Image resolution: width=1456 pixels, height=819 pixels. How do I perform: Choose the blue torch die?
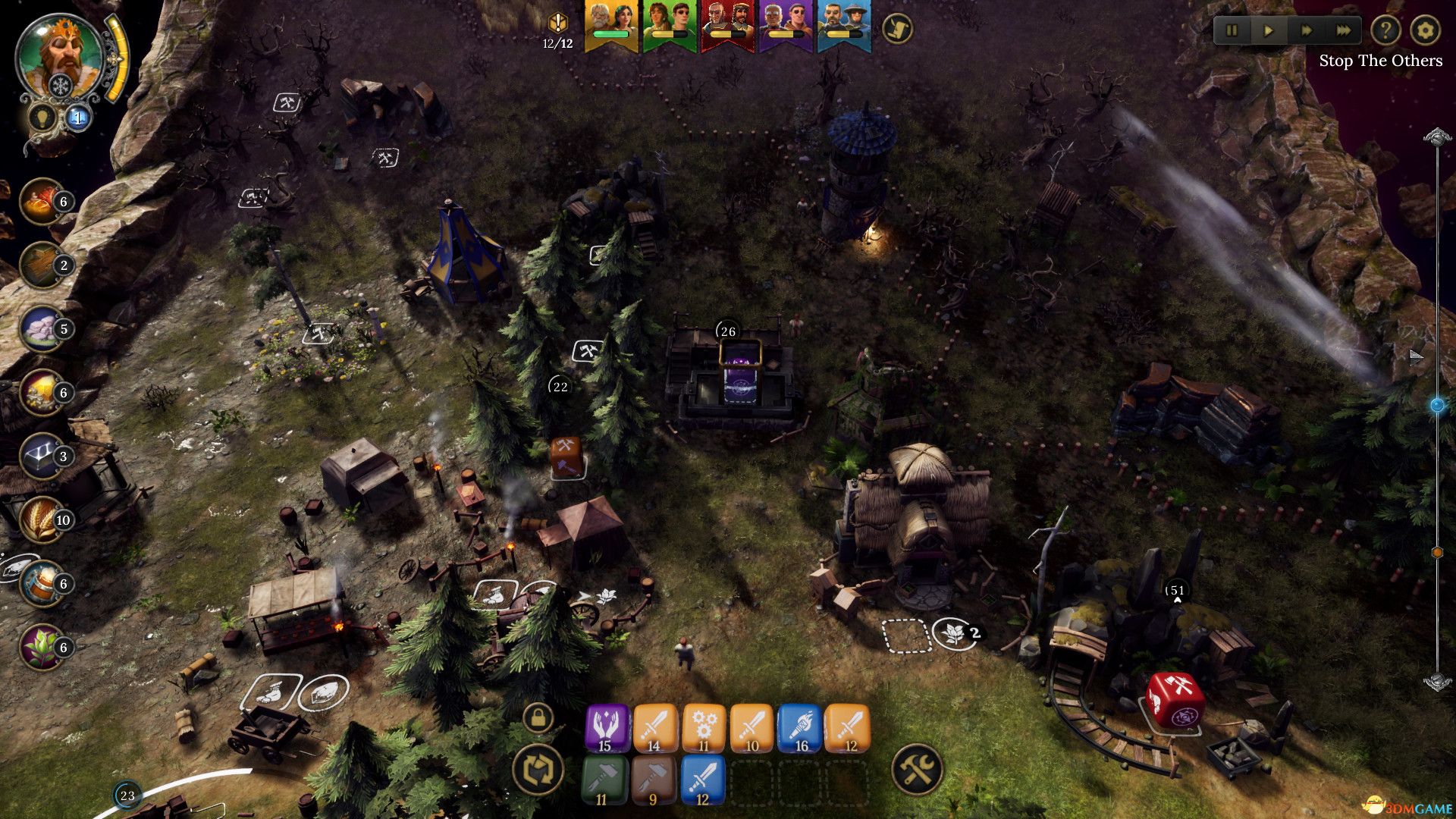click(800, 728)
